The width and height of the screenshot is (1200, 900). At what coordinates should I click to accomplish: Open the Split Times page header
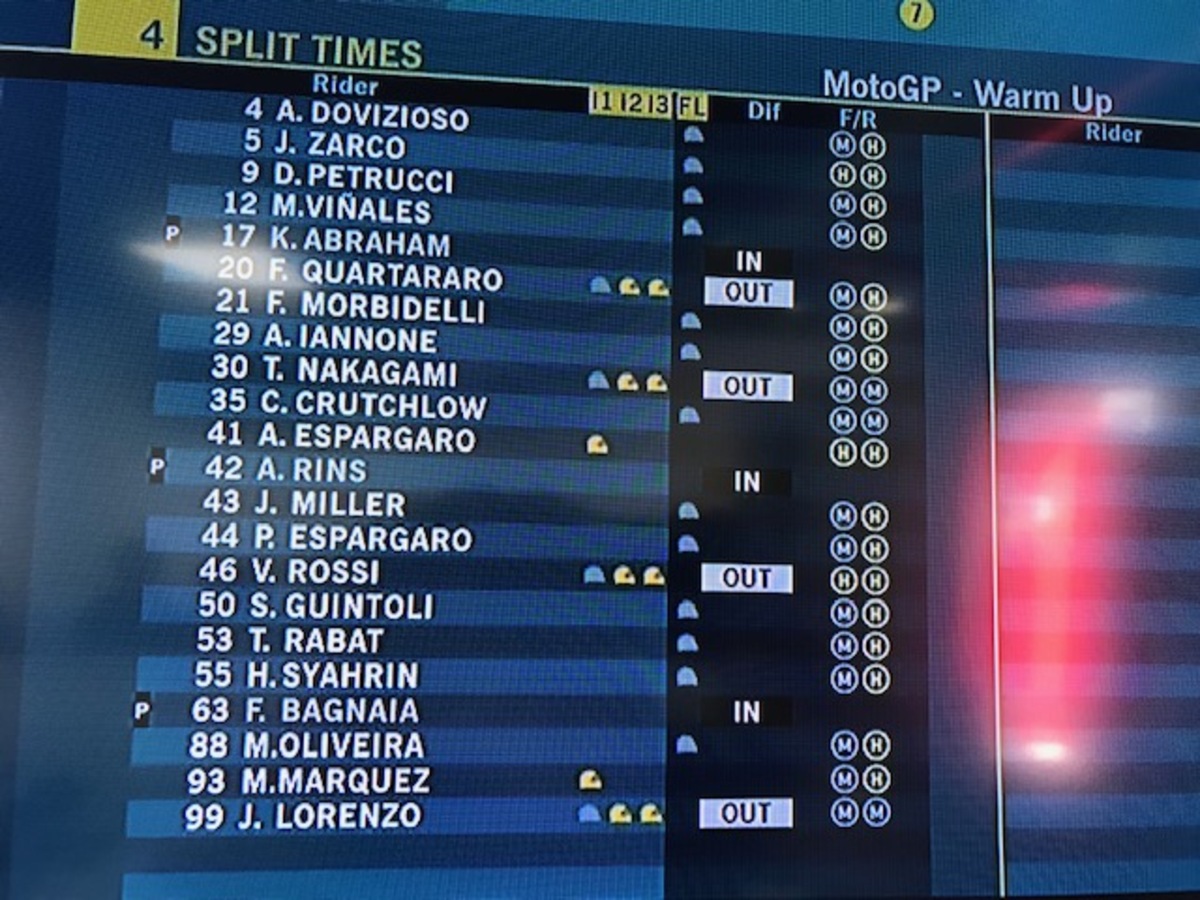pos(308,48)
